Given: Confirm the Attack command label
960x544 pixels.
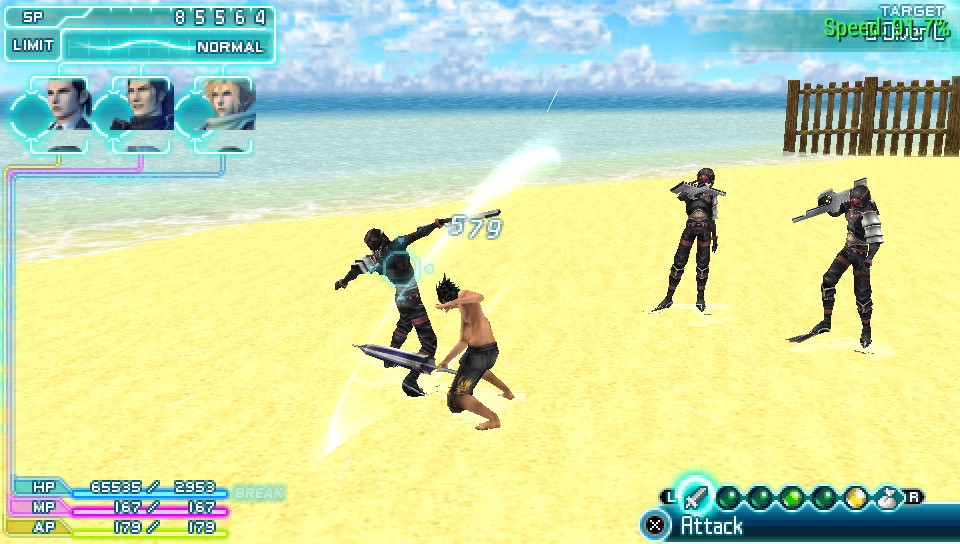Looking at the screenshot, I should pos(712,526).
